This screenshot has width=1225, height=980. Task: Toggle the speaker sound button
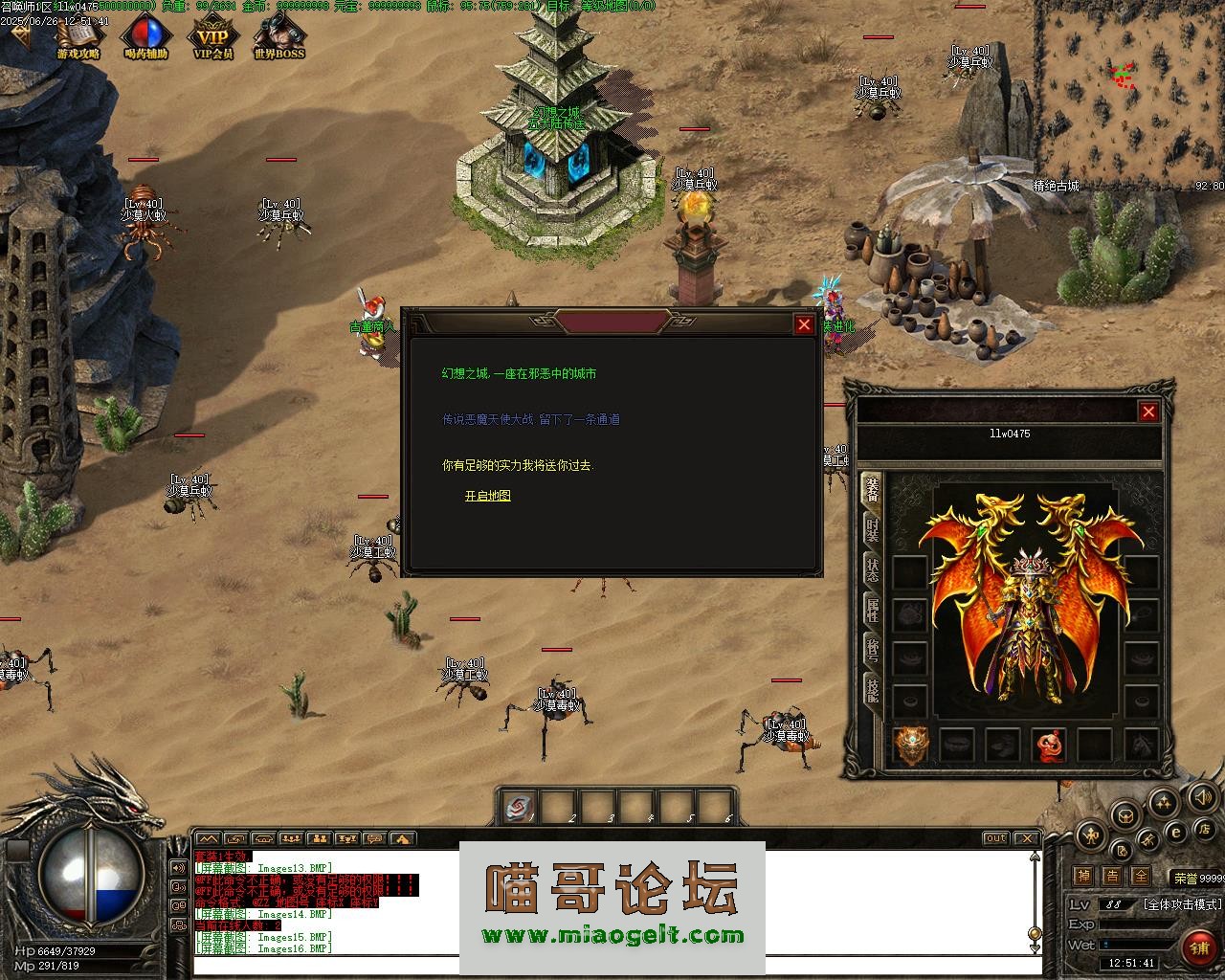coord(1201,795)
